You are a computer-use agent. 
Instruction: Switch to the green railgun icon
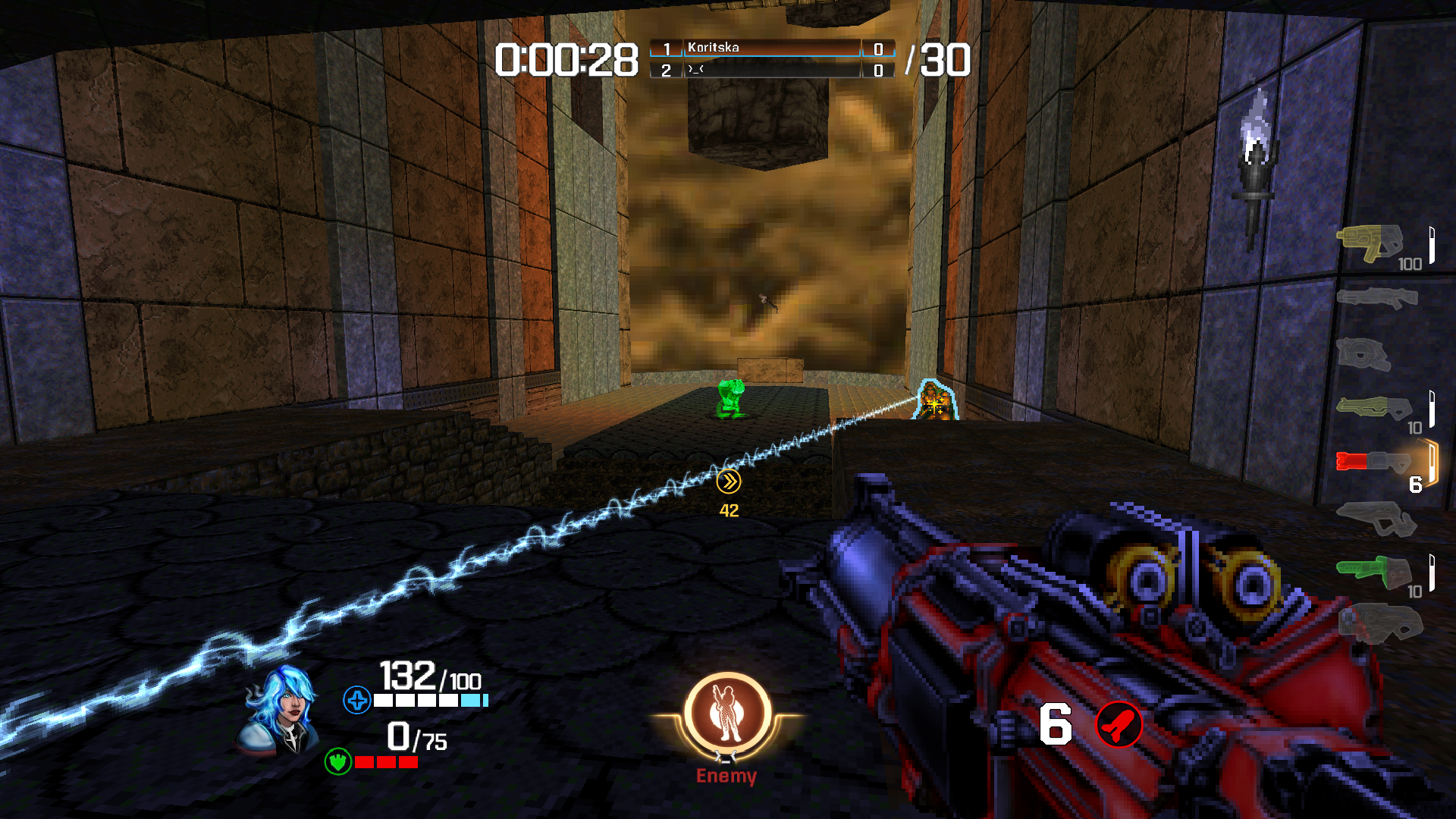(x=1373, y=572)
